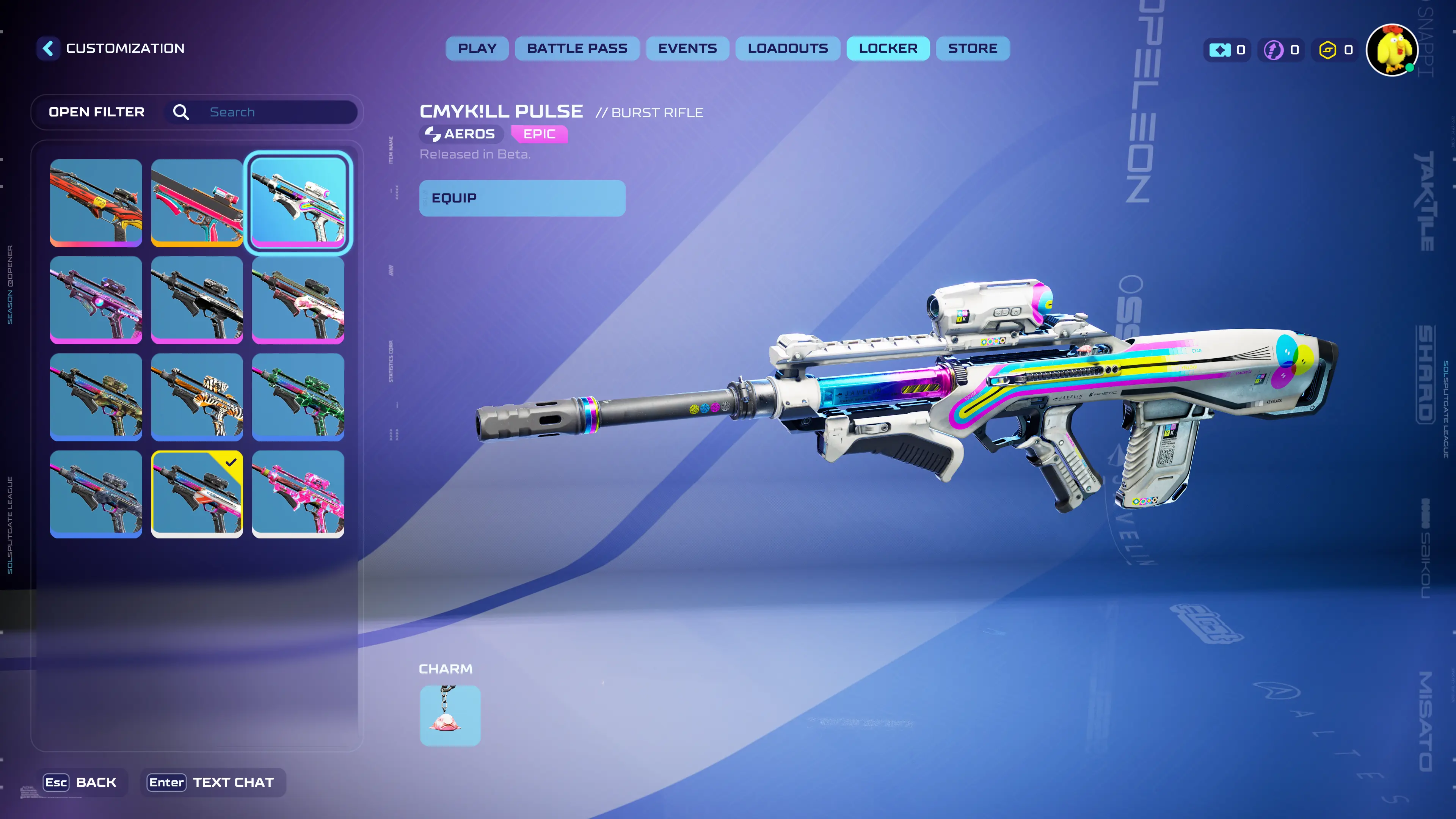
Task: Equip the CMYK!LL Pulse skin
Action: click(x=522, y=198)
